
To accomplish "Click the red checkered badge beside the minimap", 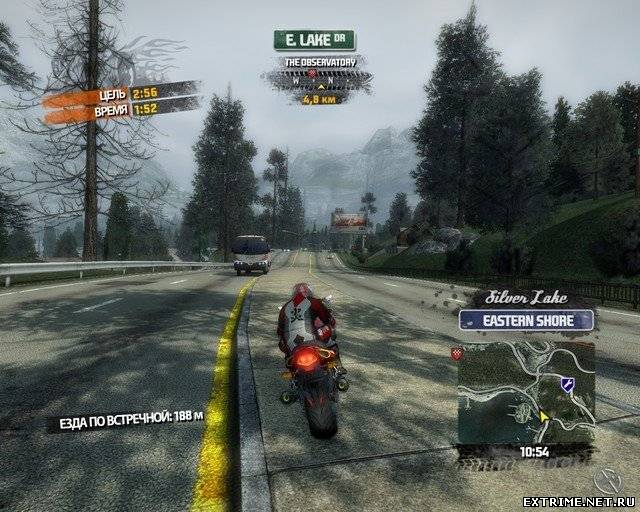I will [x=459, y=354].
